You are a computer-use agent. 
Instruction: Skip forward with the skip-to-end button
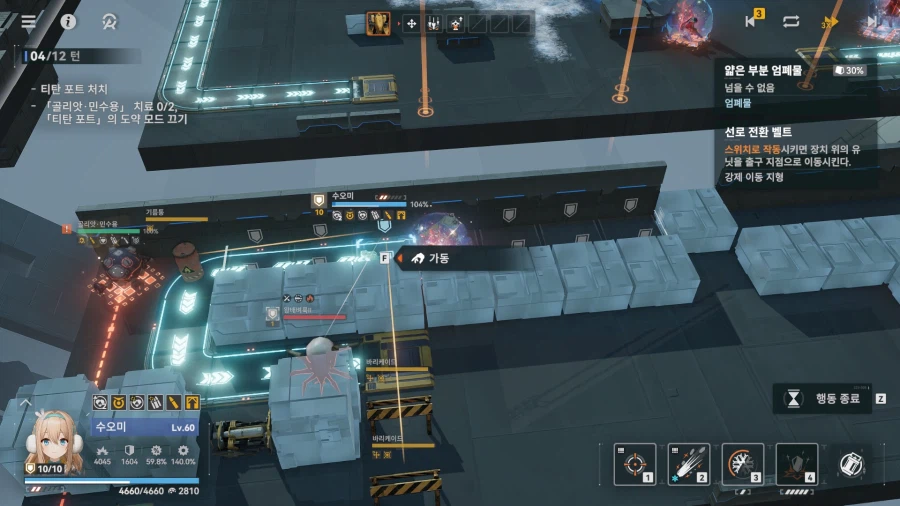pos(875,21)
